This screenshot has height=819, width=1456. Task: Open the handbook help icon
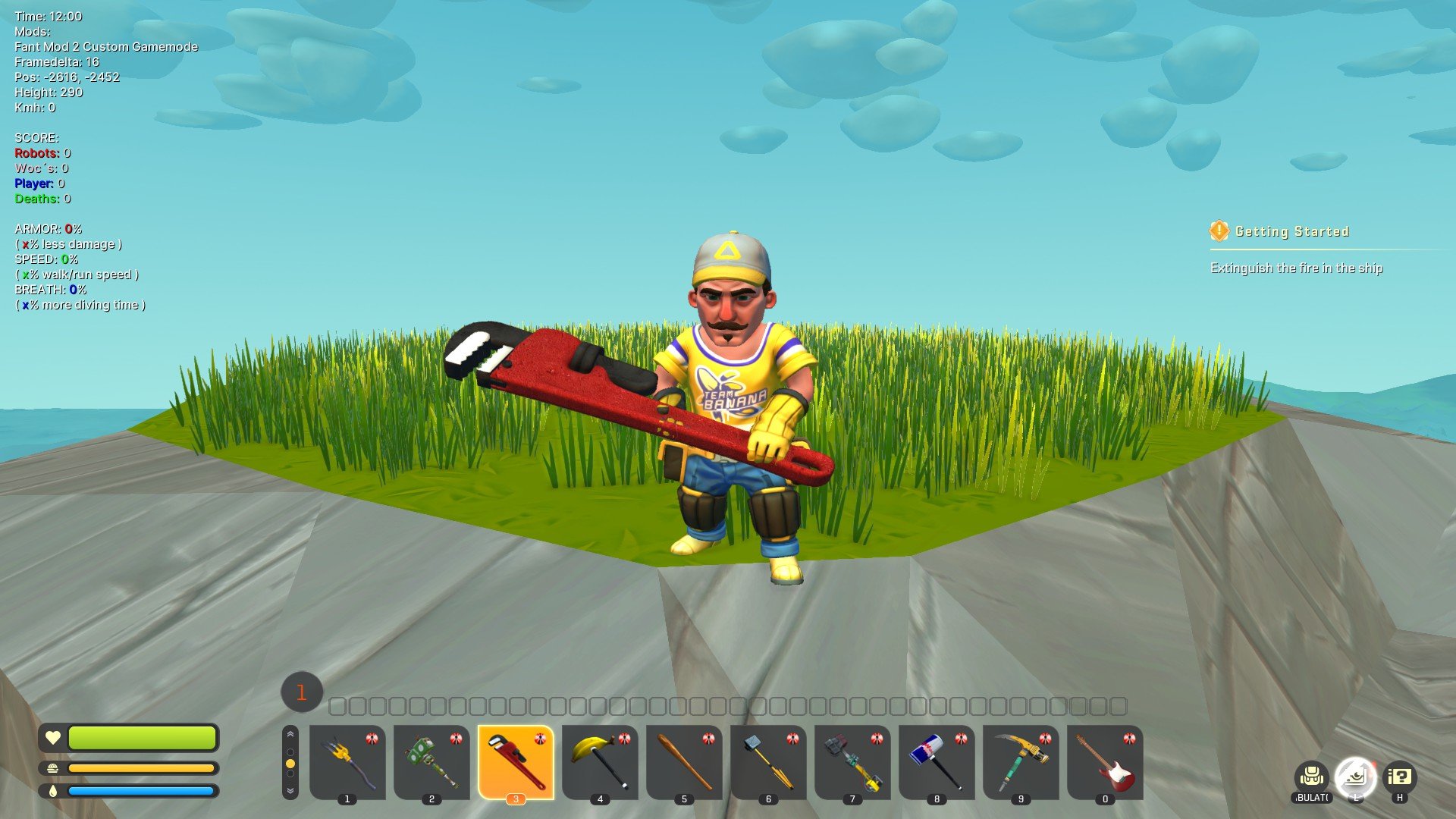point(1399,777)
